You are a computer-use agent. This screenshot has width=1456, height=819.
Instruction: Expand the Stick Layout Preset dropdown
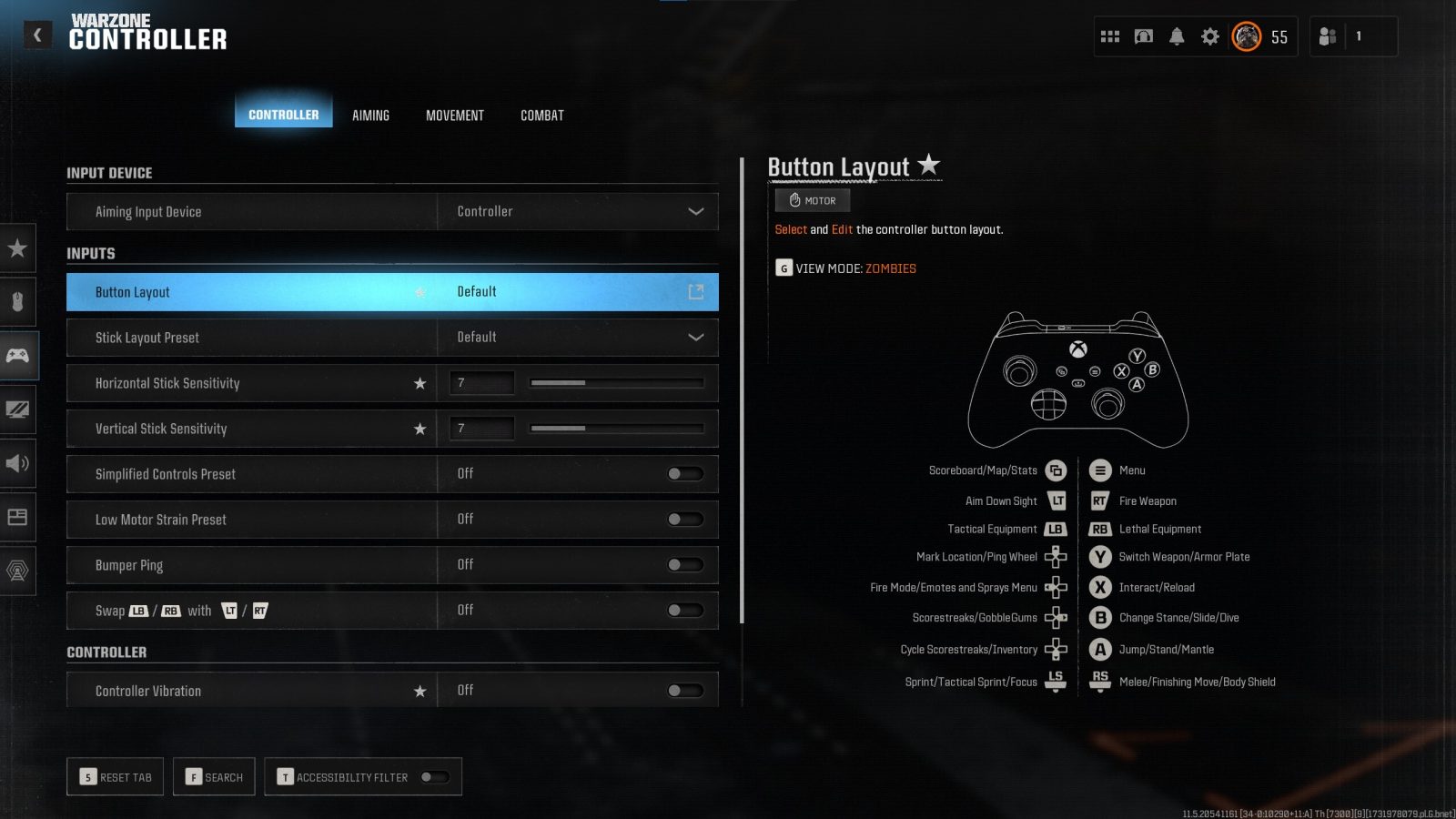click(x=577, y=338)
